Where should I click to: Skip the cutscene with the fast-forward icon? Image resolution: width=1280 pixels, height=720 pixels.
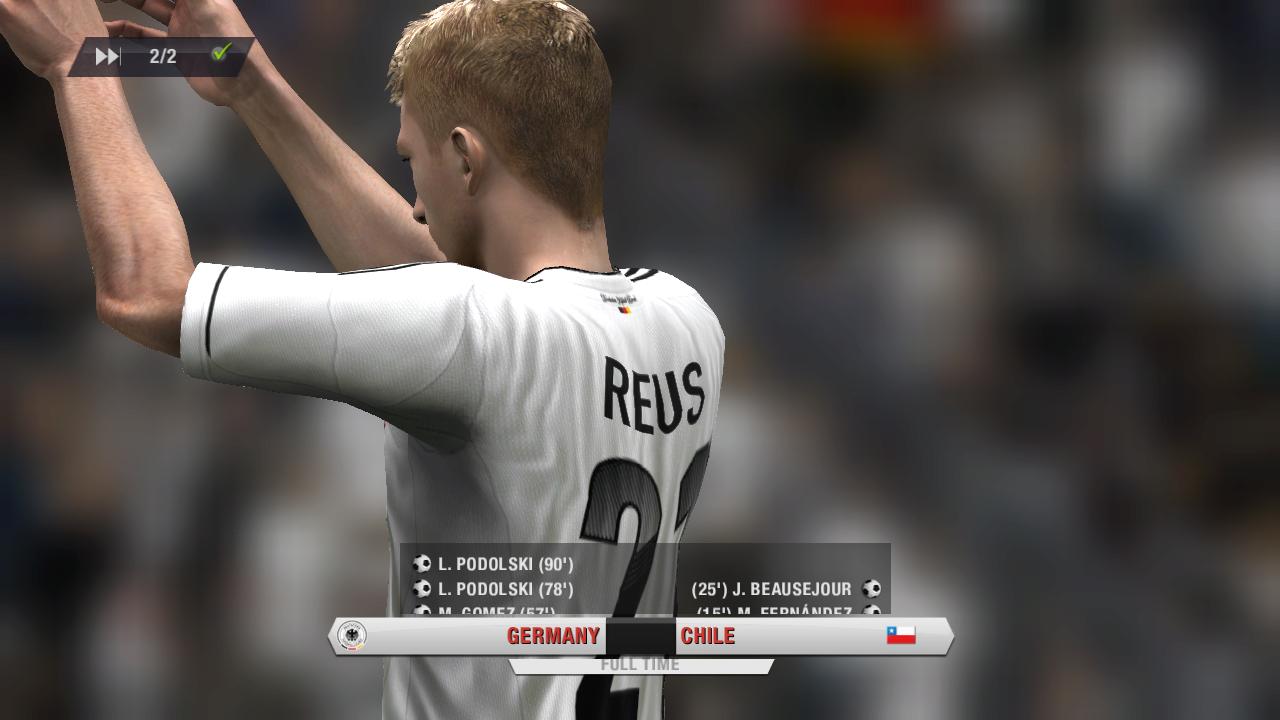tap(107, 57)
